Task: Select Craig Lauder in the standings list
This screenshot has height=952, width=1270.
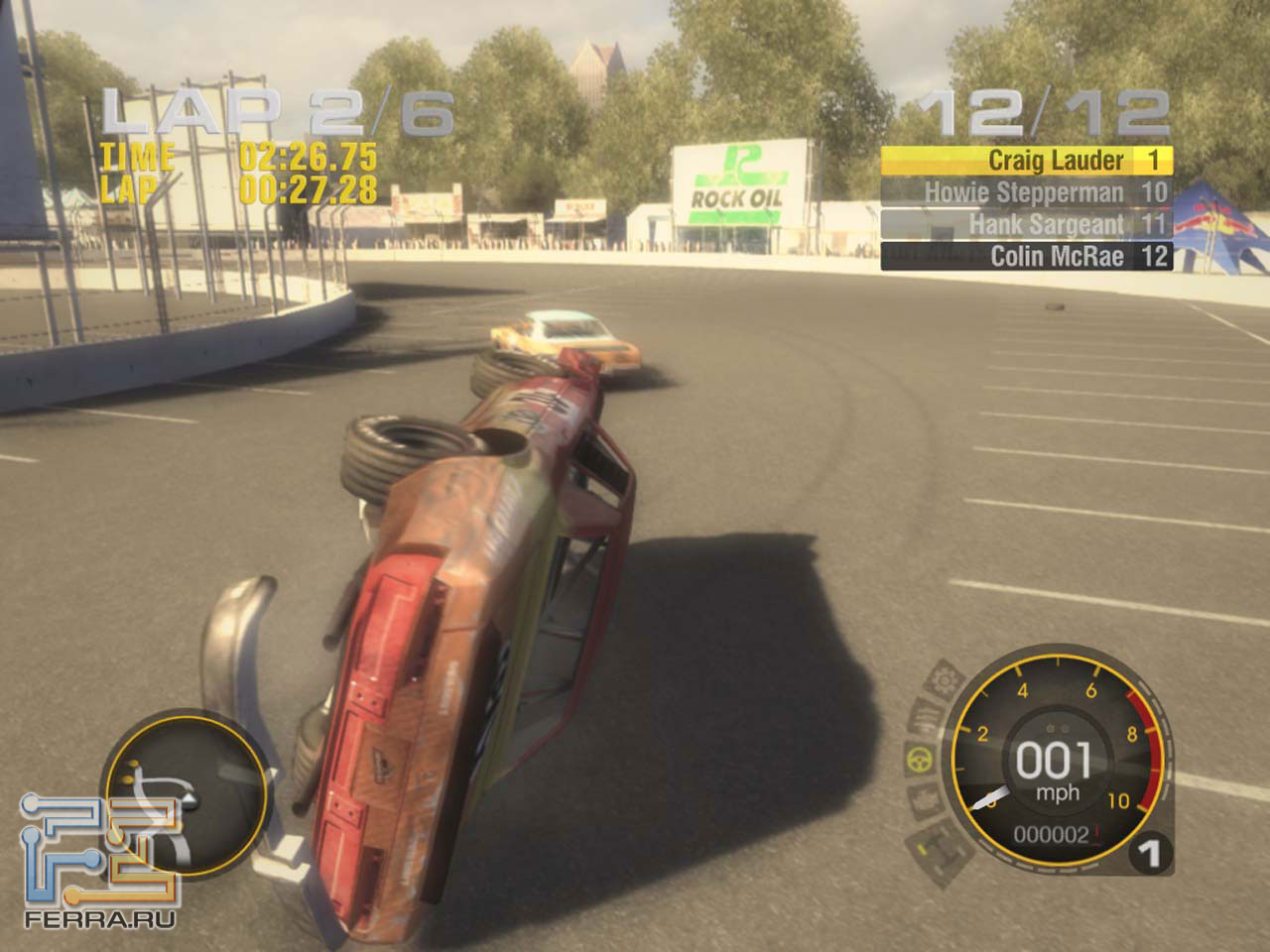Action: pyautogui.click(x=1027, y=161)
